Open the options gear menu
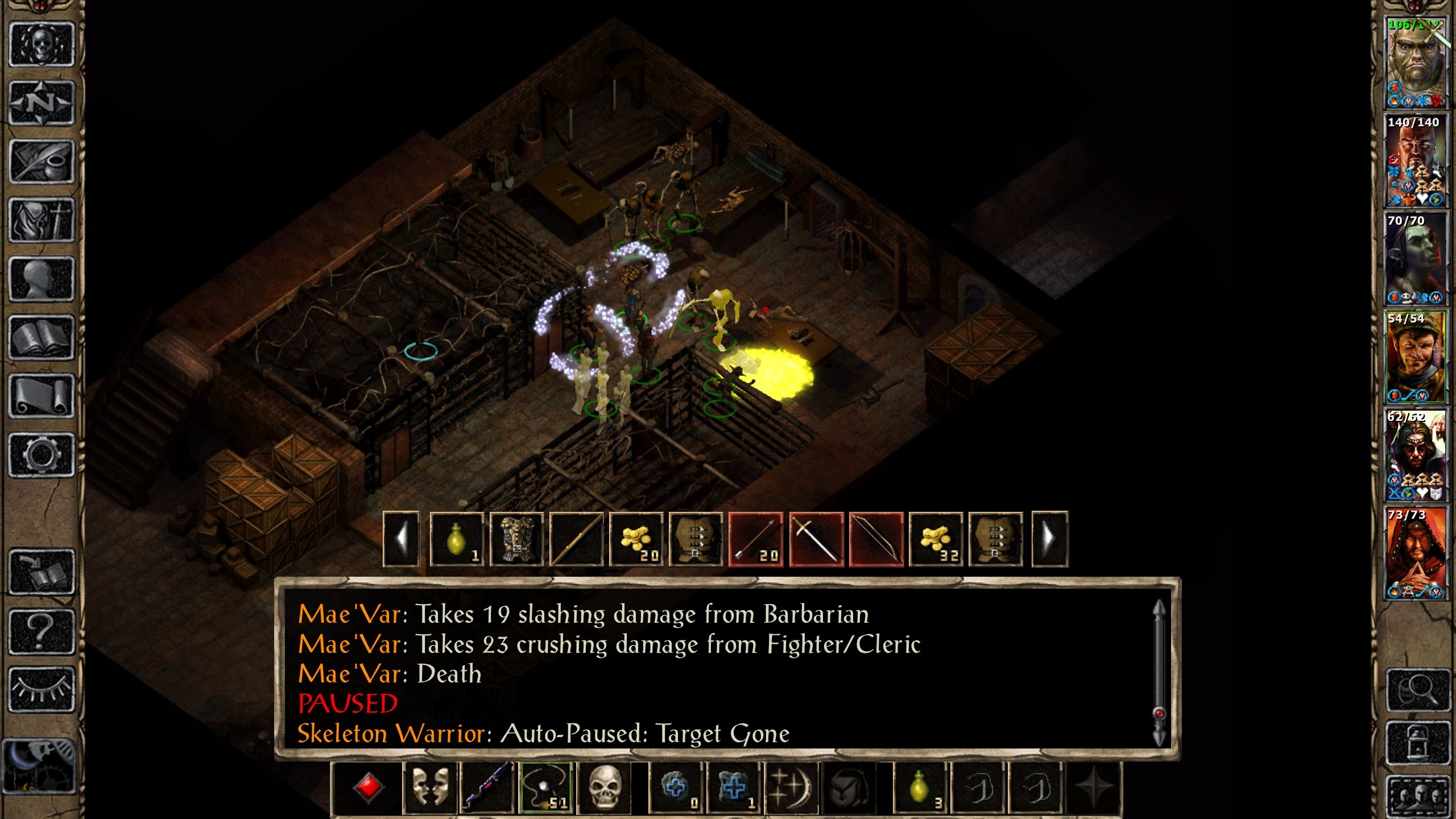The image size is (1456, 819). [x=42, y=454]
